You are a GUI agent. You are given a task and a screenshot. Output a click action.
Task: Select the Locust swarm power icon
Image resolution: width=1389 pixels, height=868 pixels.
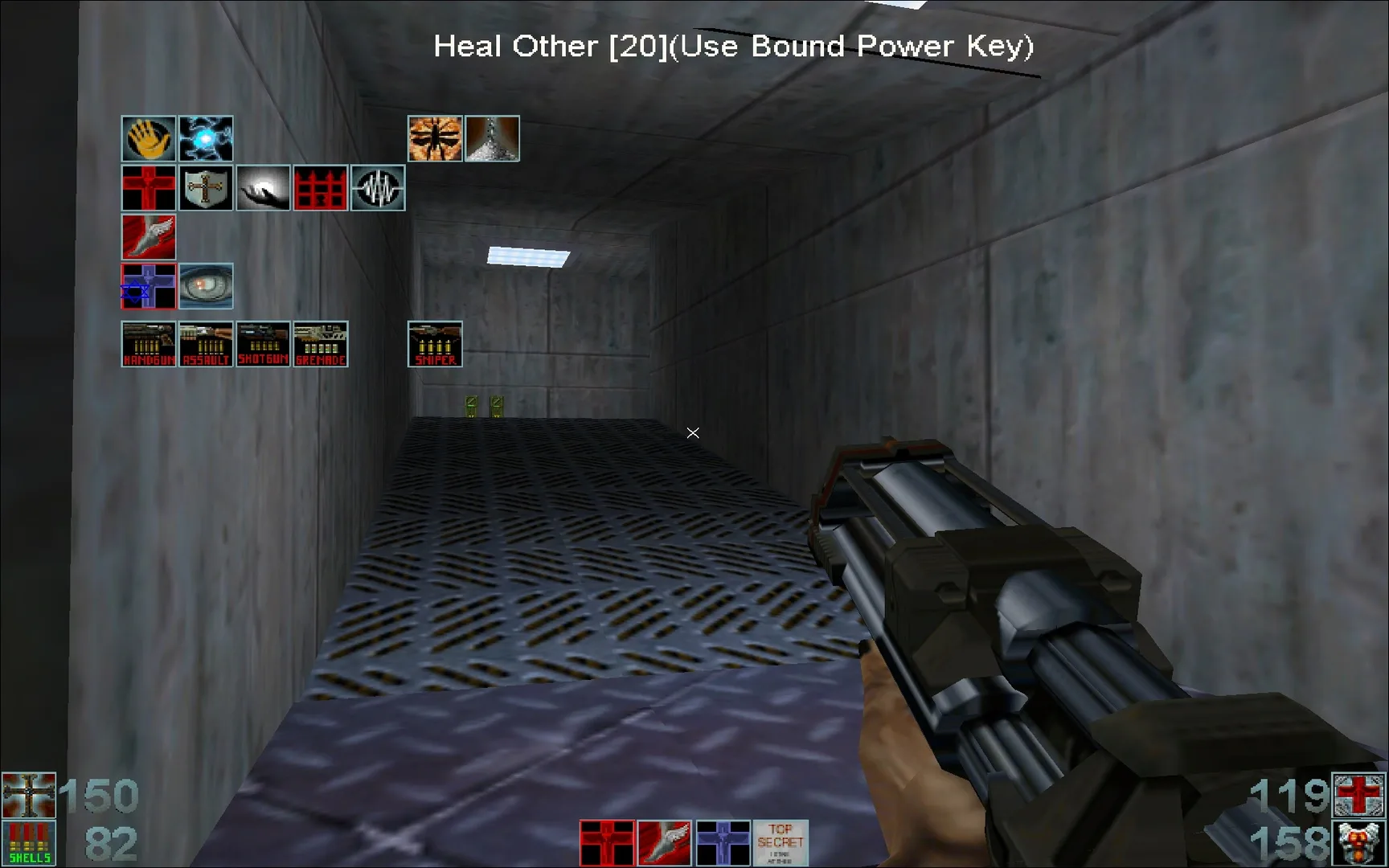(435, 138)
